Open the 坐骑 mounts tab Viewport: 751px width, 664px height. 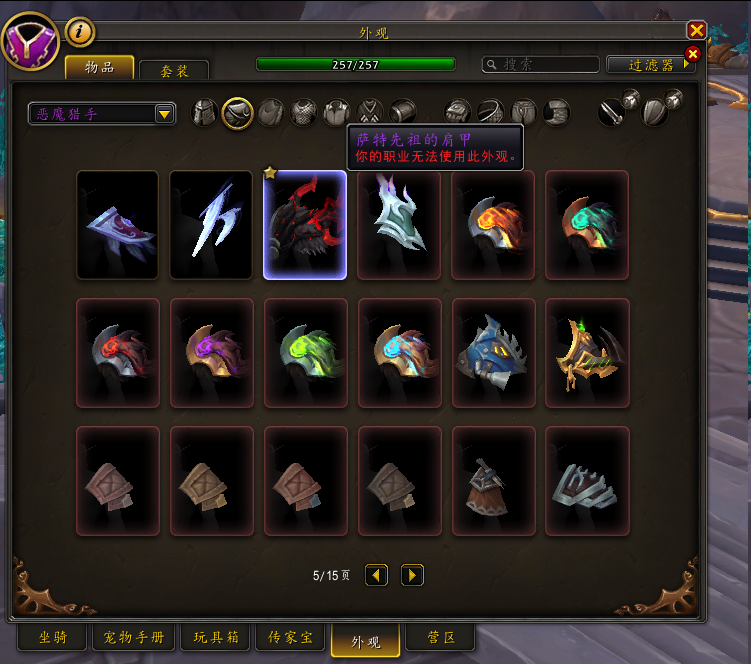click(53, 638)
